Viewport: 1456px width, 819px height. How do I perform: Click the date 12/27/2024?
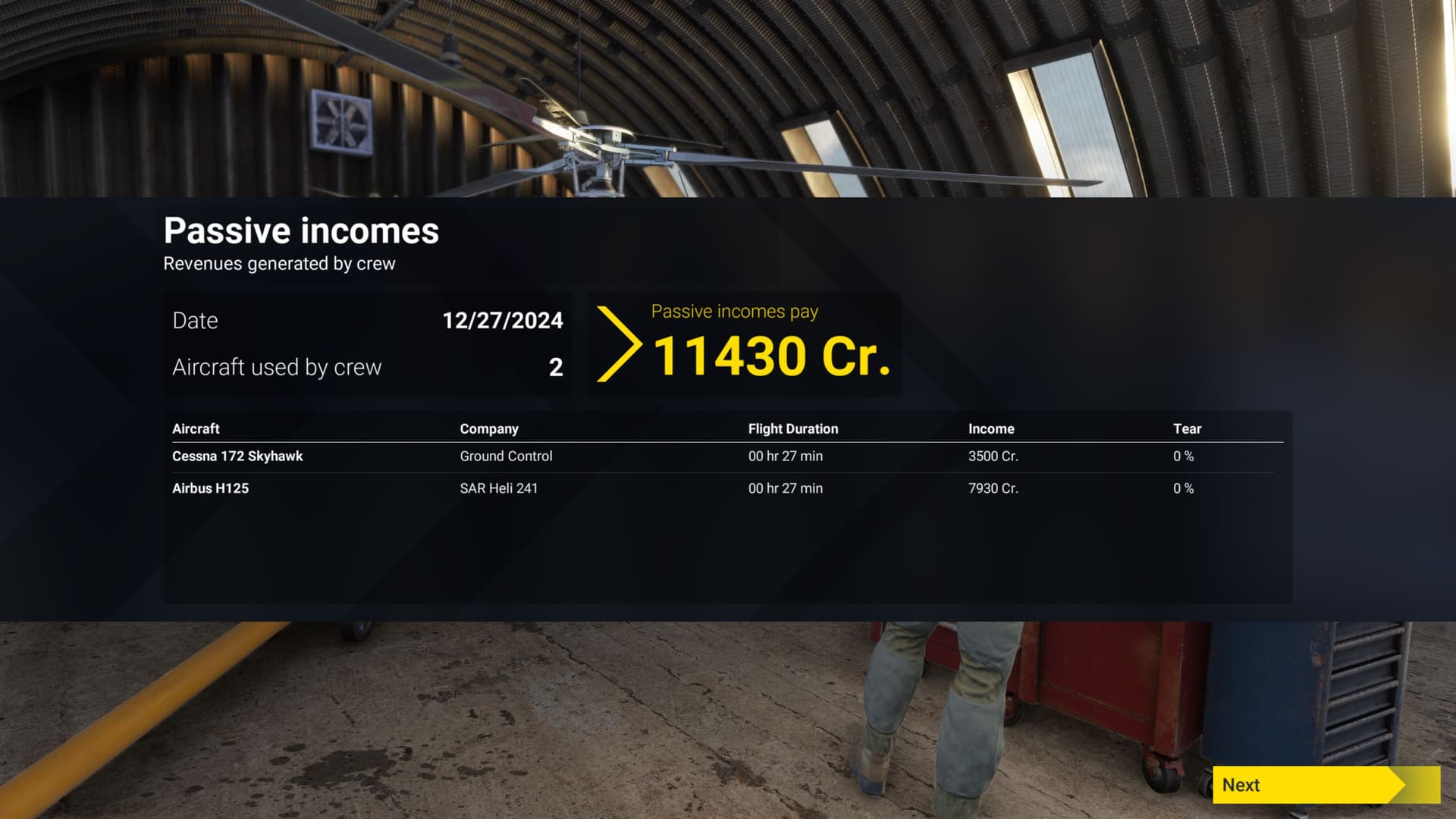503,321
